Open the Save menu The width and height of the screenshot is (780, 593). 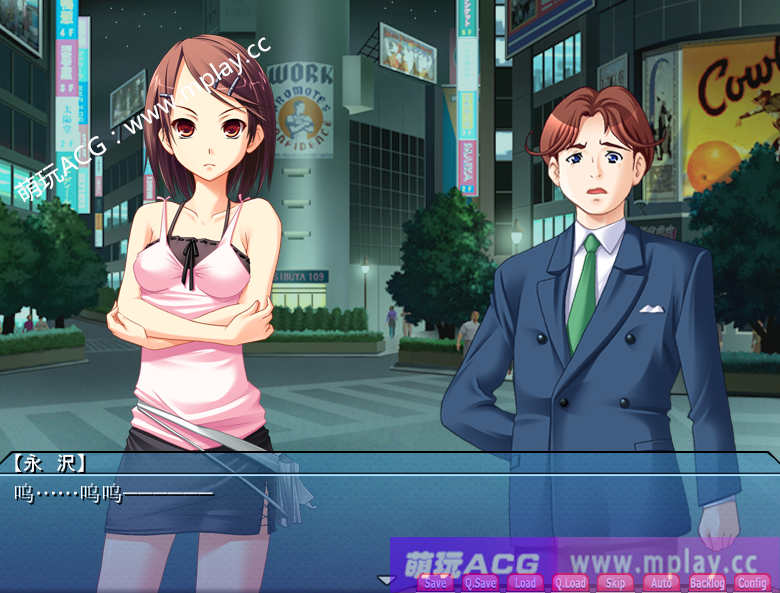point(435,583)
